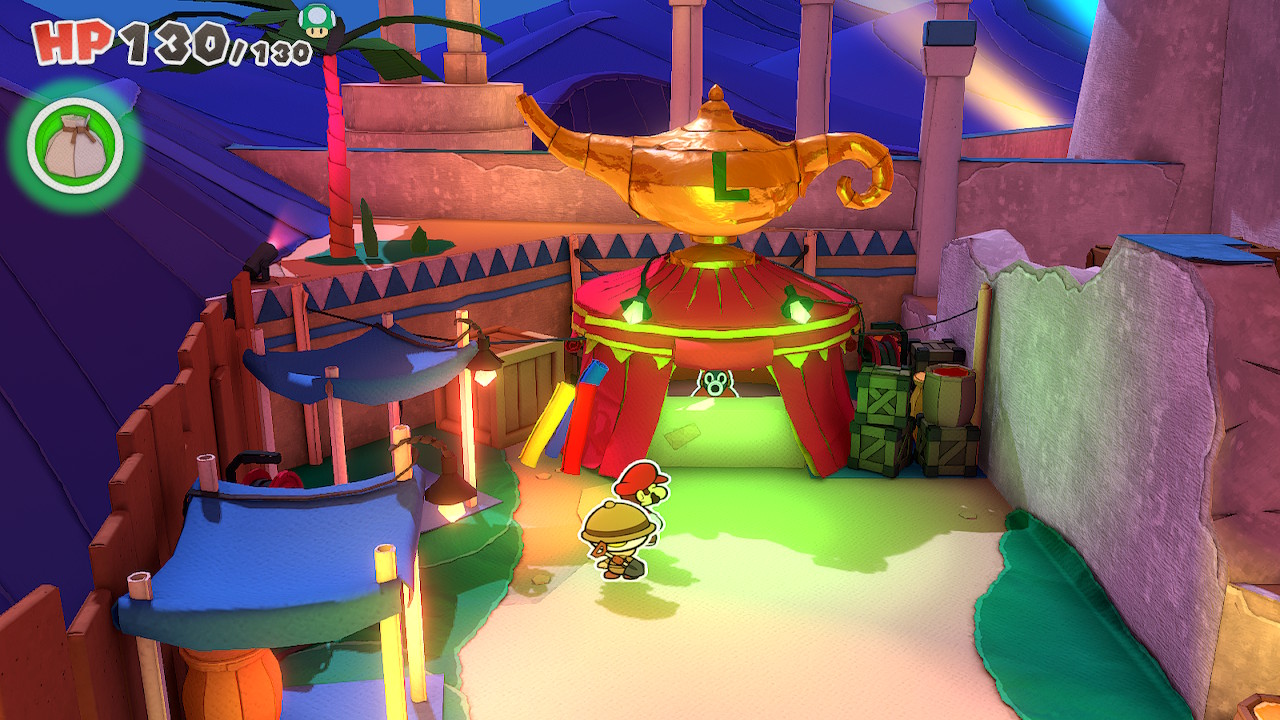Viewport: 1280px width, 720px height.
Task: Toggle the red searchlight on the left wall
Action: [260, 258]
